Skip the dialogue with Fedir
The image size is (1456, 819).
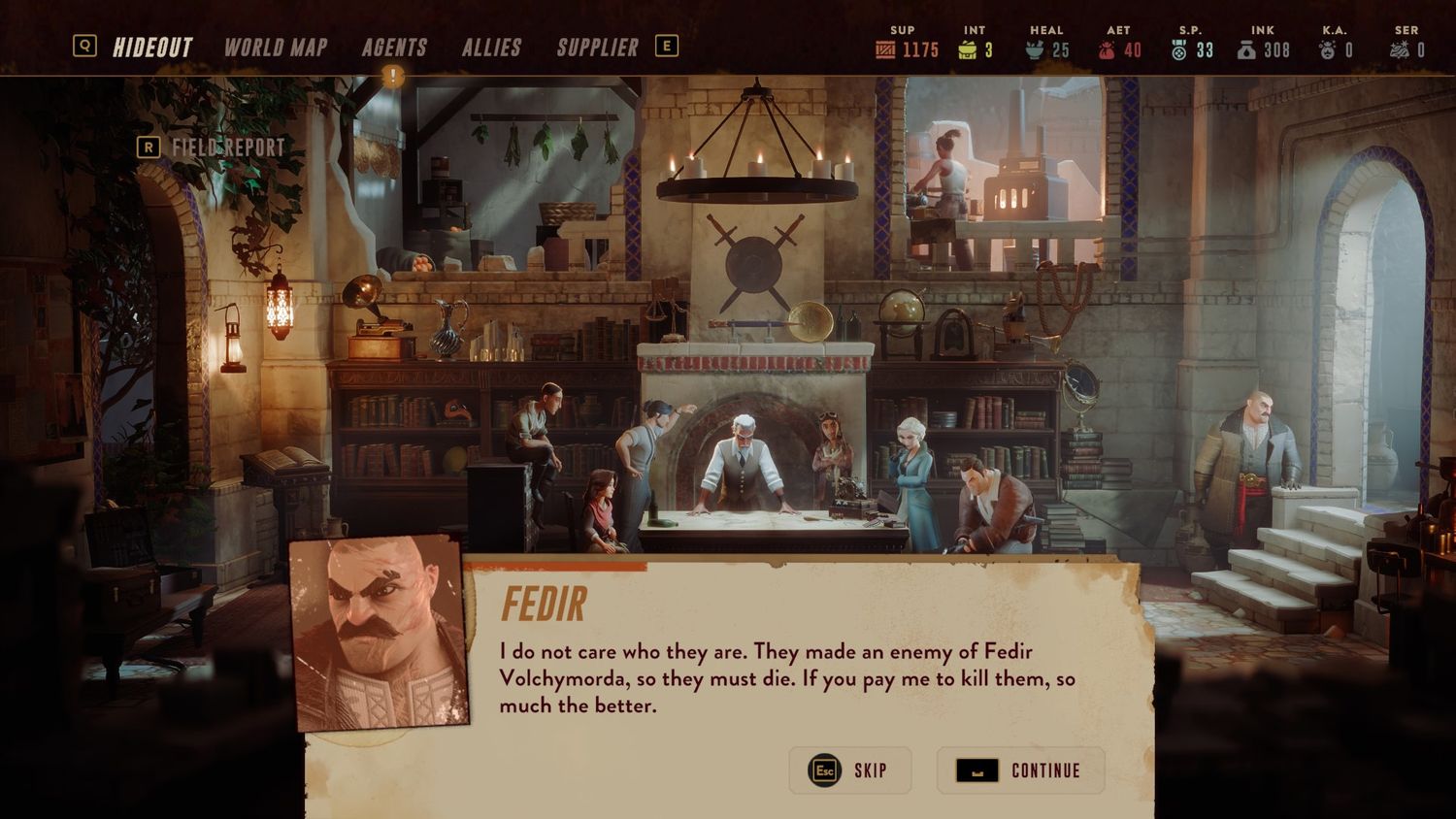tap(849, 770)
